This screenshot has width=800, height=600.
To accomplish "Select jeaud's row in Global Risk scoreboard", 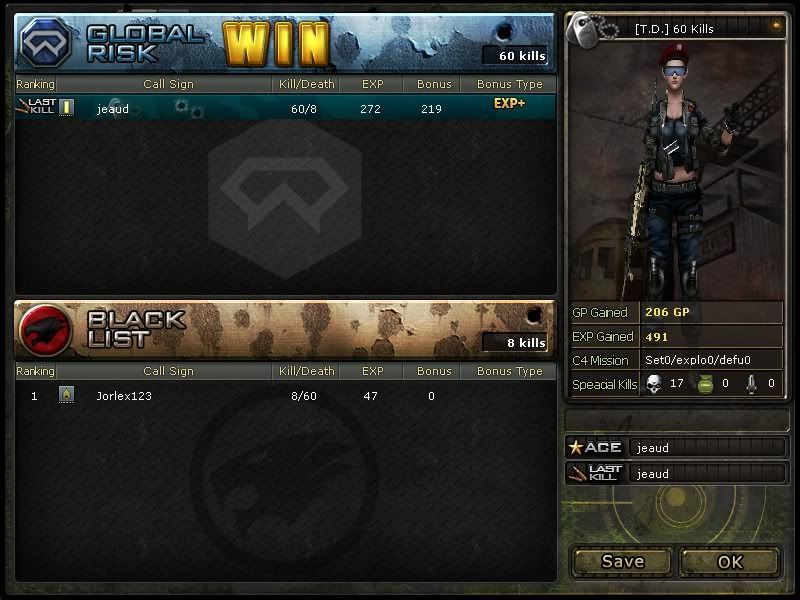I will (x=285, y=108).
